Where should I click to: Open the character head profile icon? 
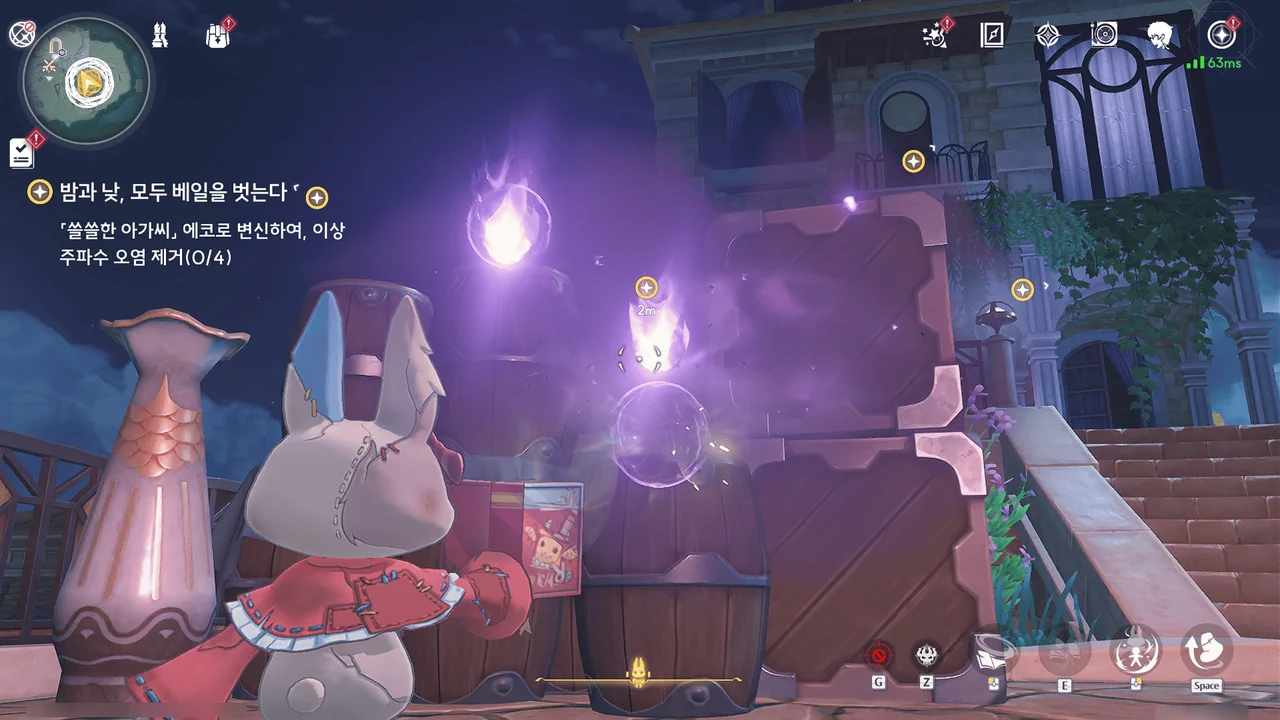pyautogui.click(x=1160, y=36)
